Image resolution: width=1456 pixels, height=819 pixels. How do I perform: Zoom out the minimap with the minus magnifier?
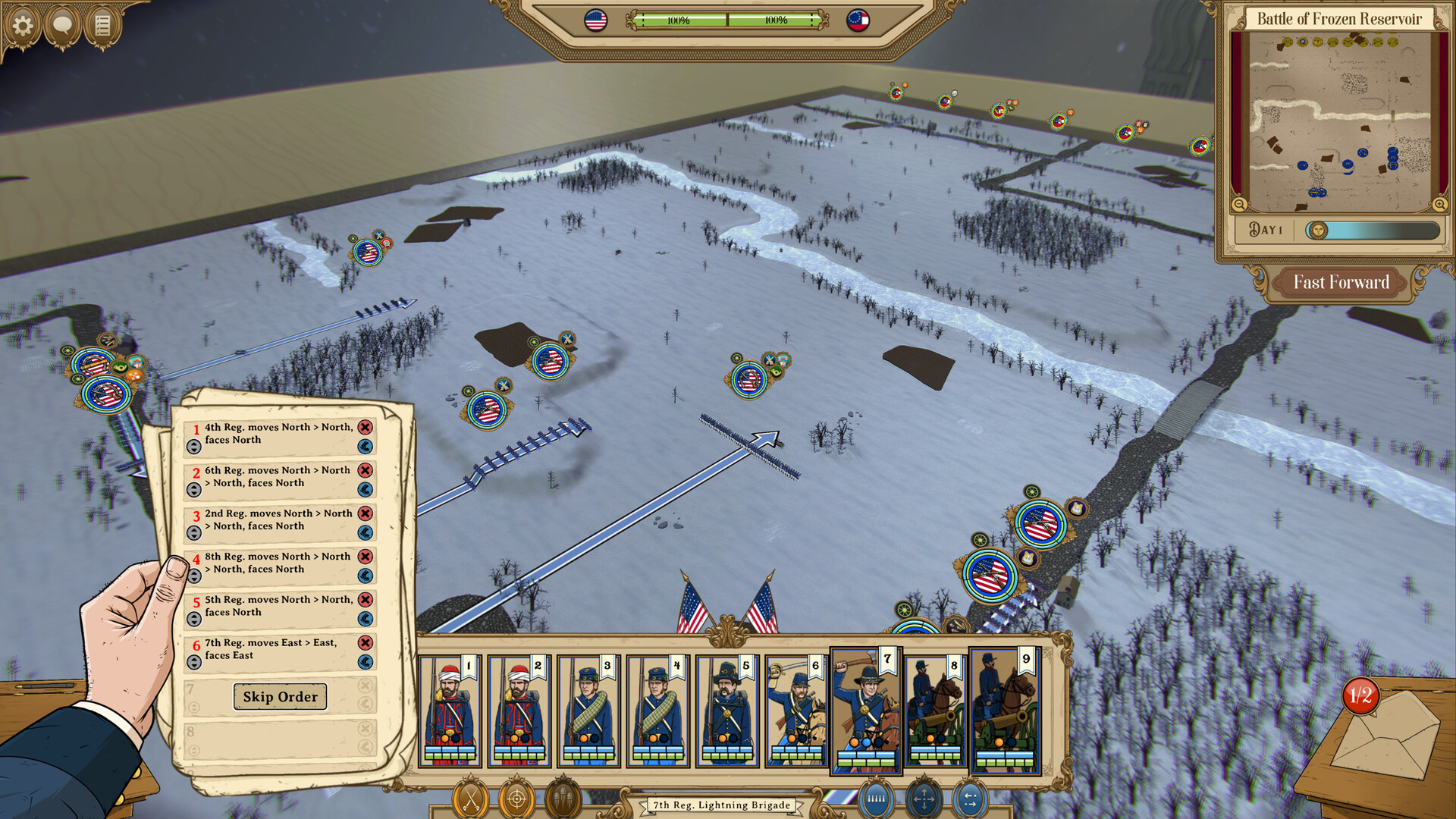[1239, 204]
